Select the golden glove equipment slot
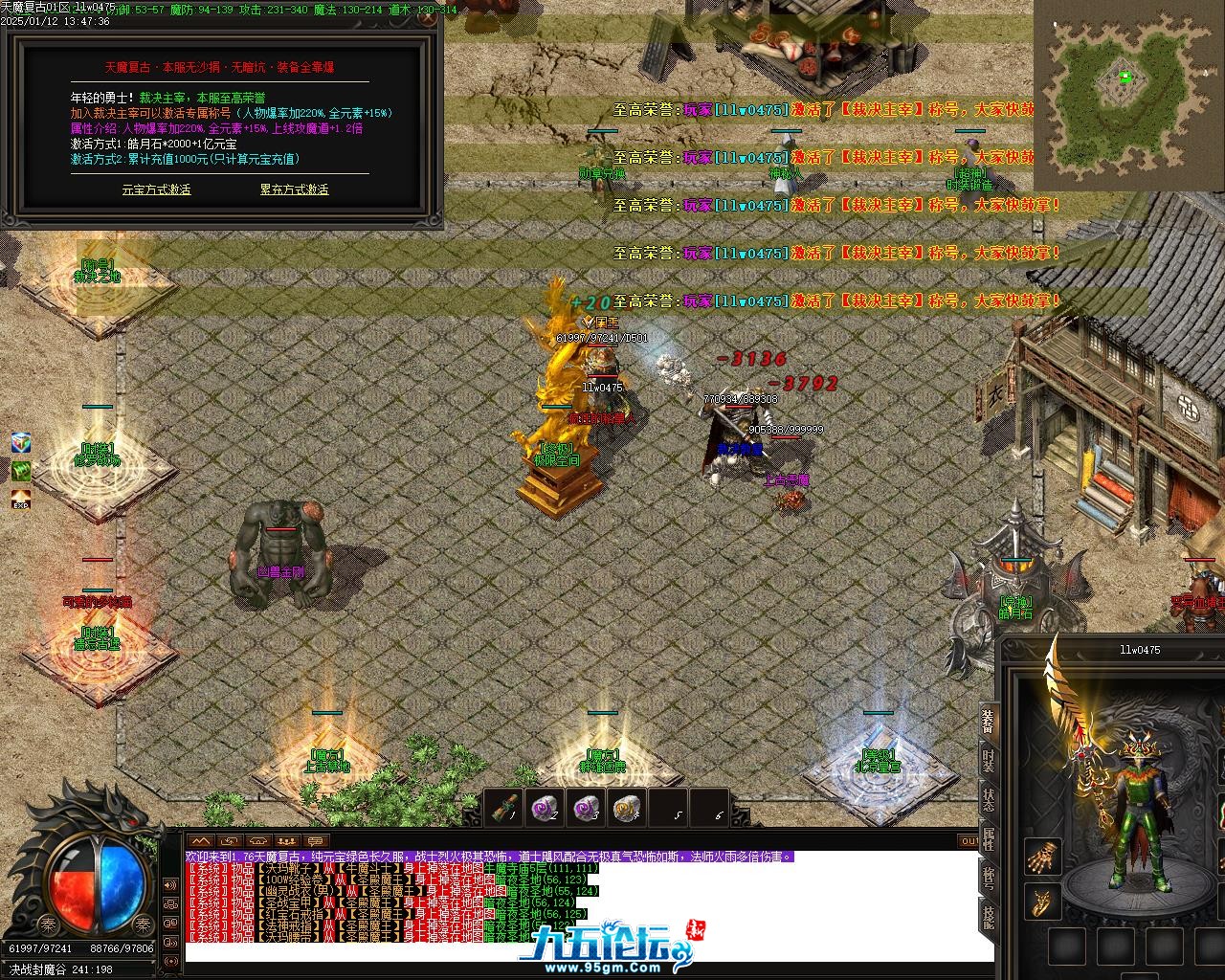The image size is (1225, 980). (1041, 857)
